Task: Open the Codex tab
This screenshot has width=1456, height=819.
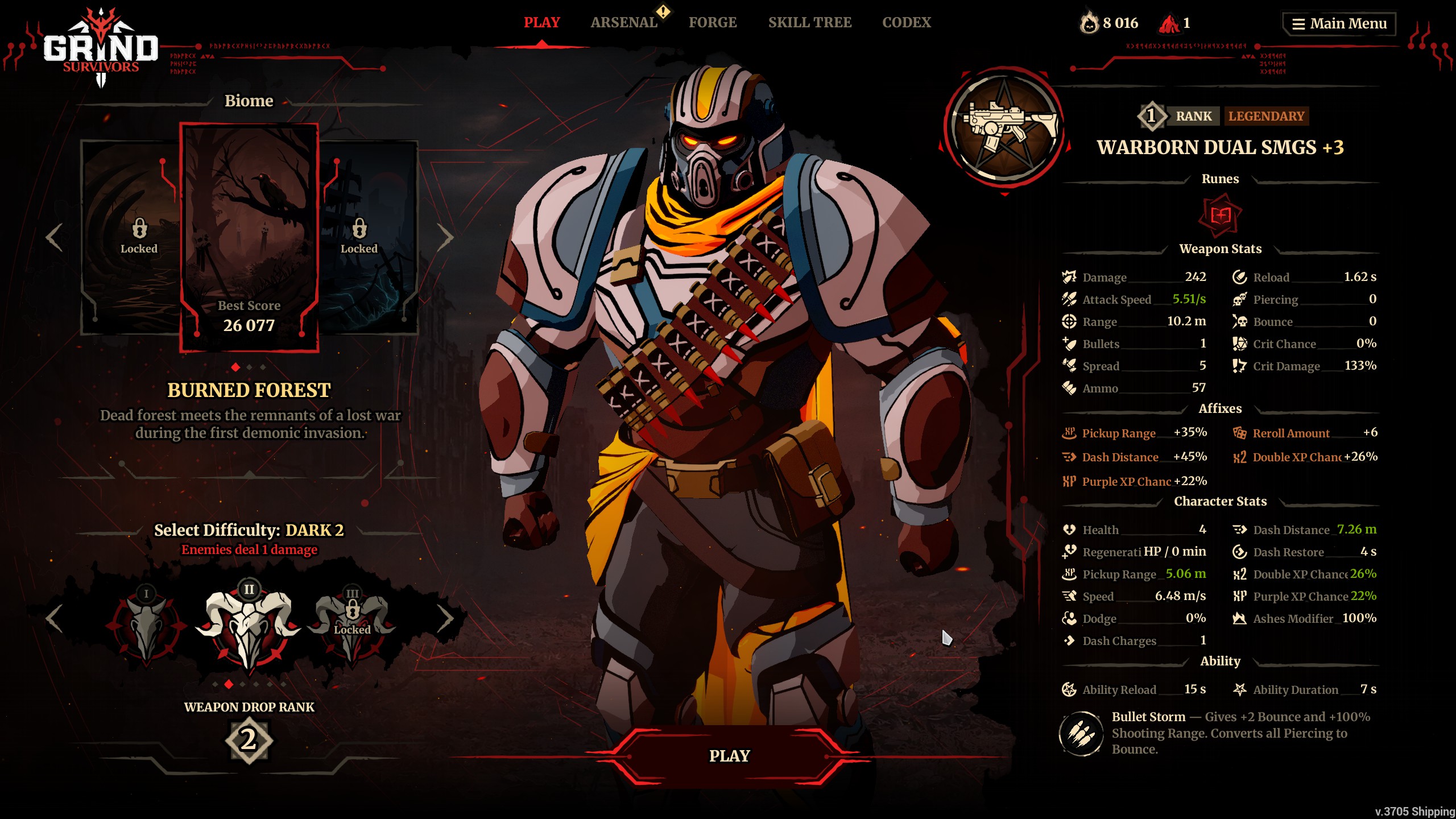Action: tap(907, 23)
